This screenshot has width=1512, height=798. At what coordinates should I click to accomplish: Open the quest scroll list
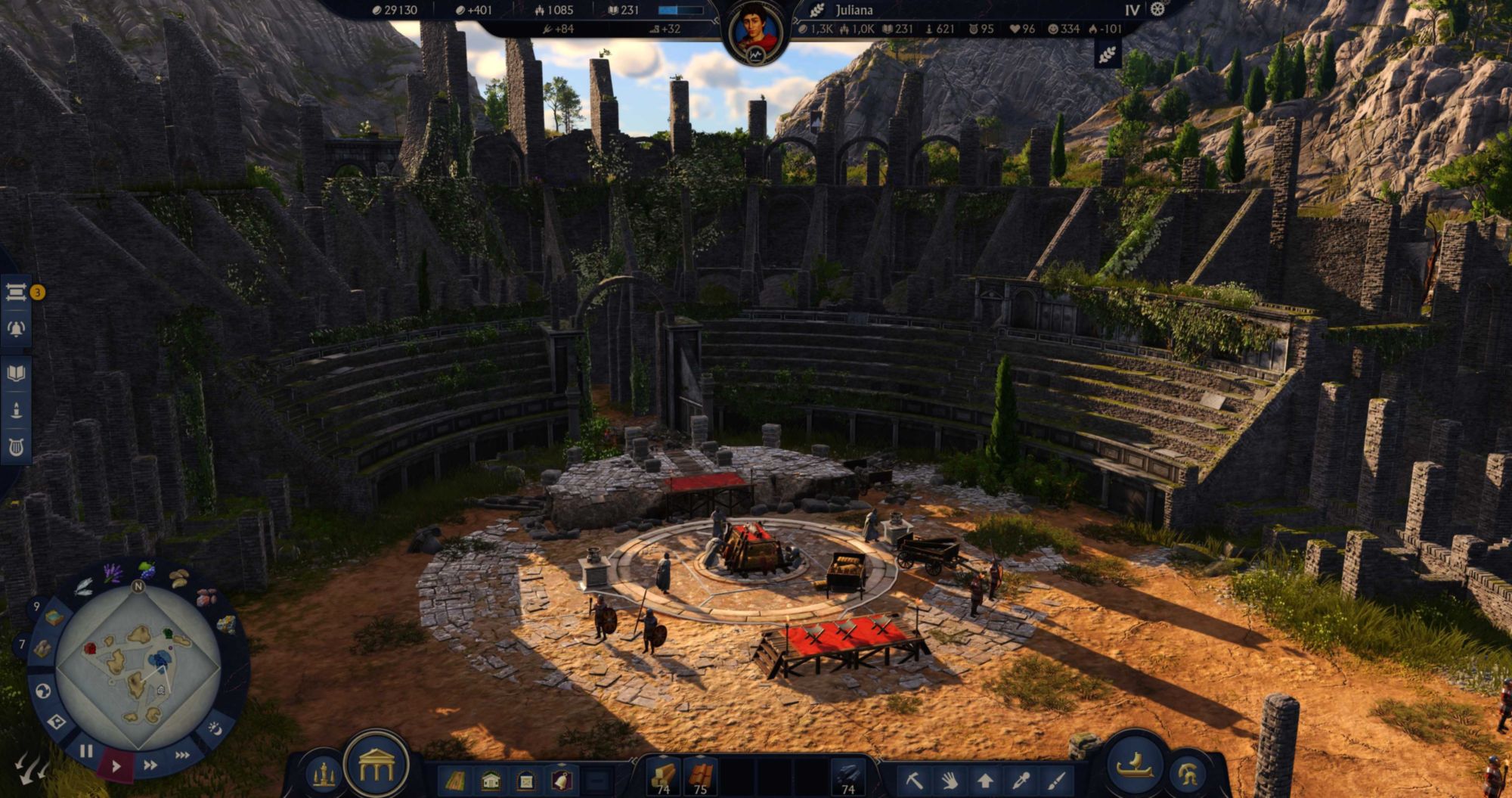[x=16, y=293]
